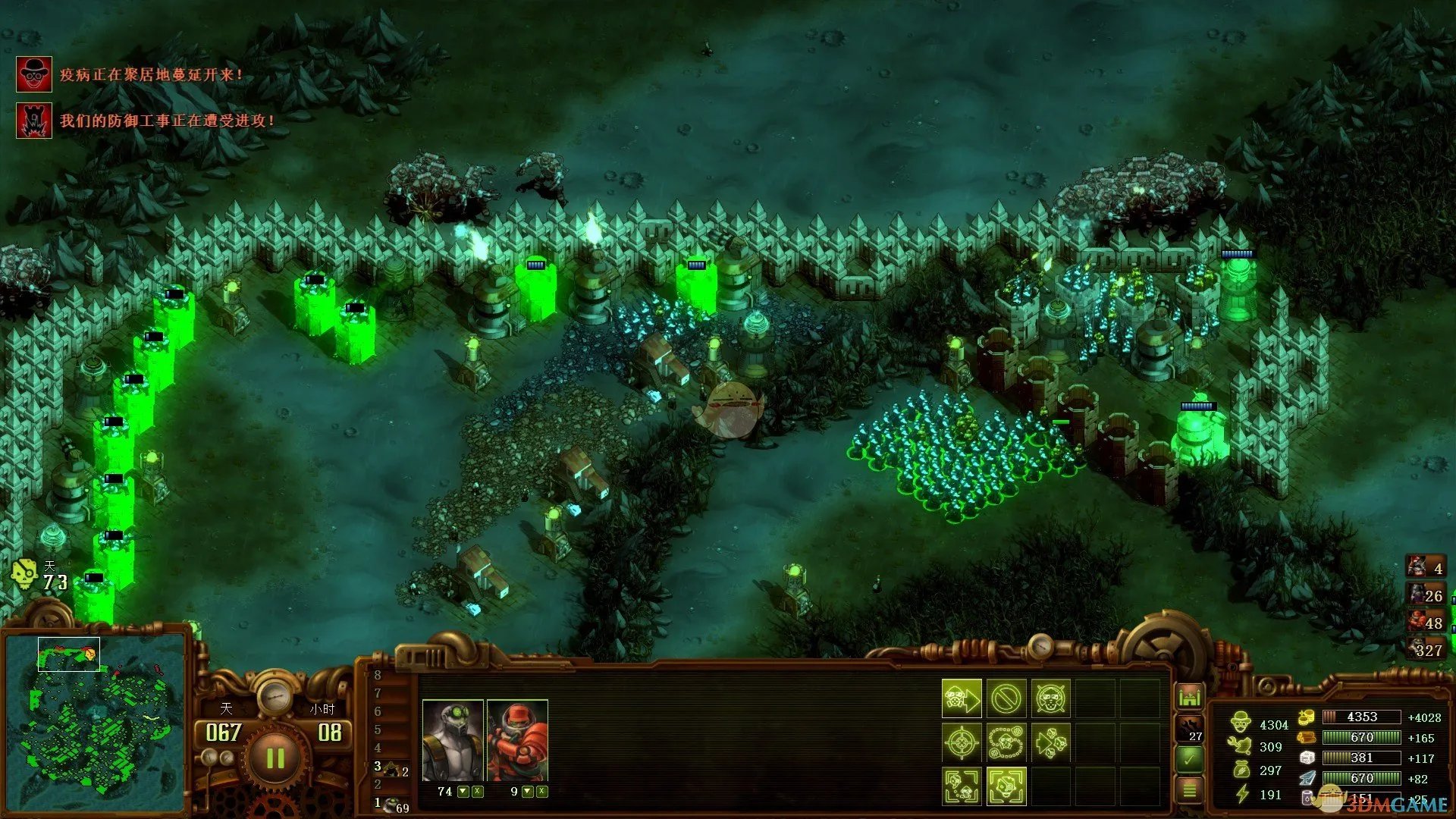Viewport: 1456px width, 819px height.
Task: Activate the attack-move command icon
Action: (962, 698)
